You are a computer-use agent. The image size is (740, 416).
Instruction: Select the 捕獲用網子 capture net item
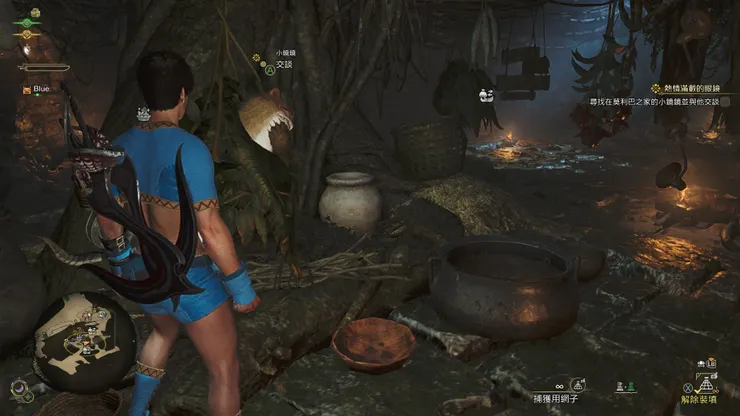(561, 398)
